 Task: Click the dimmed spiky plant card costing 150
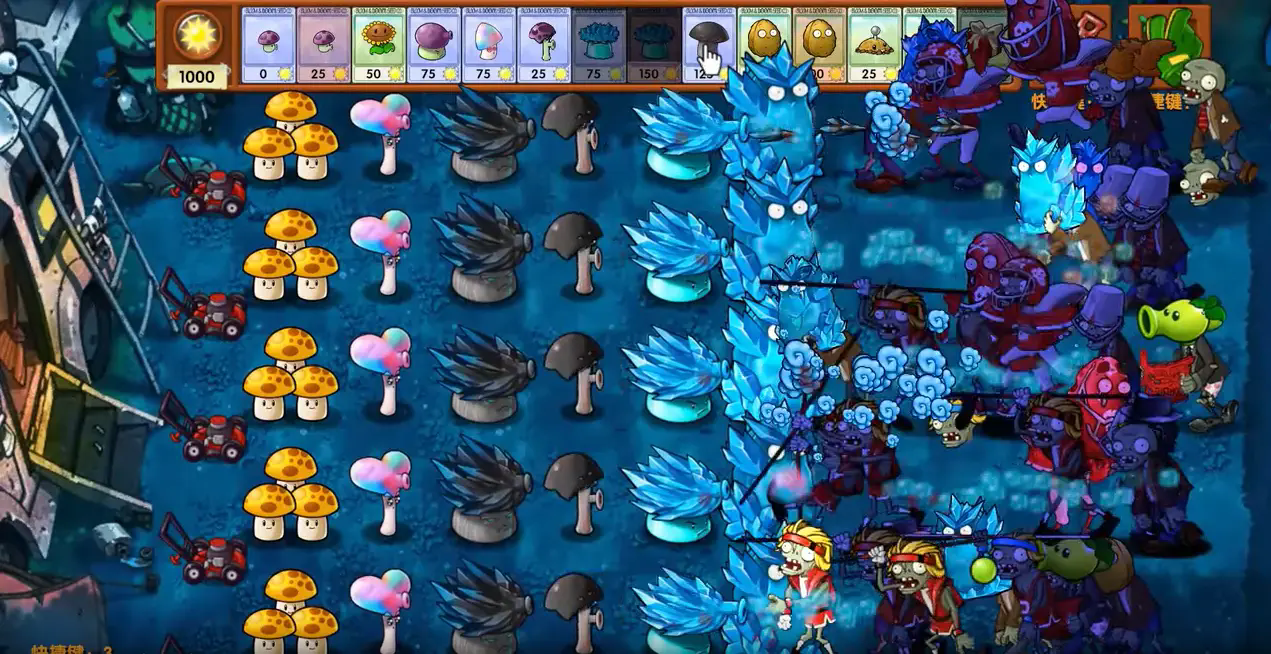[653, 46]
